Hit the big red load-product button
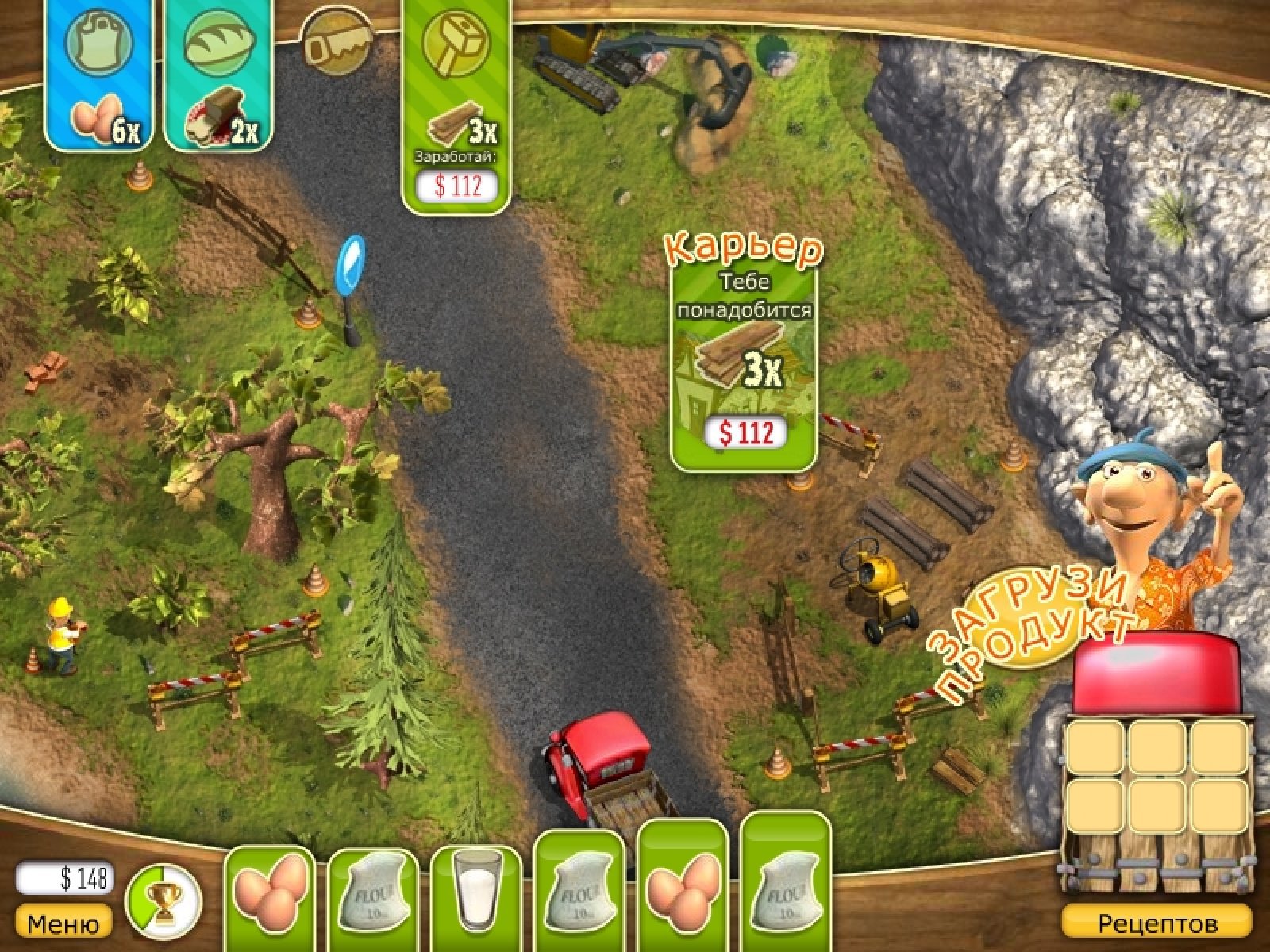The width and height of the screenshot is (1270, 952). click(x=1156, y=670)
